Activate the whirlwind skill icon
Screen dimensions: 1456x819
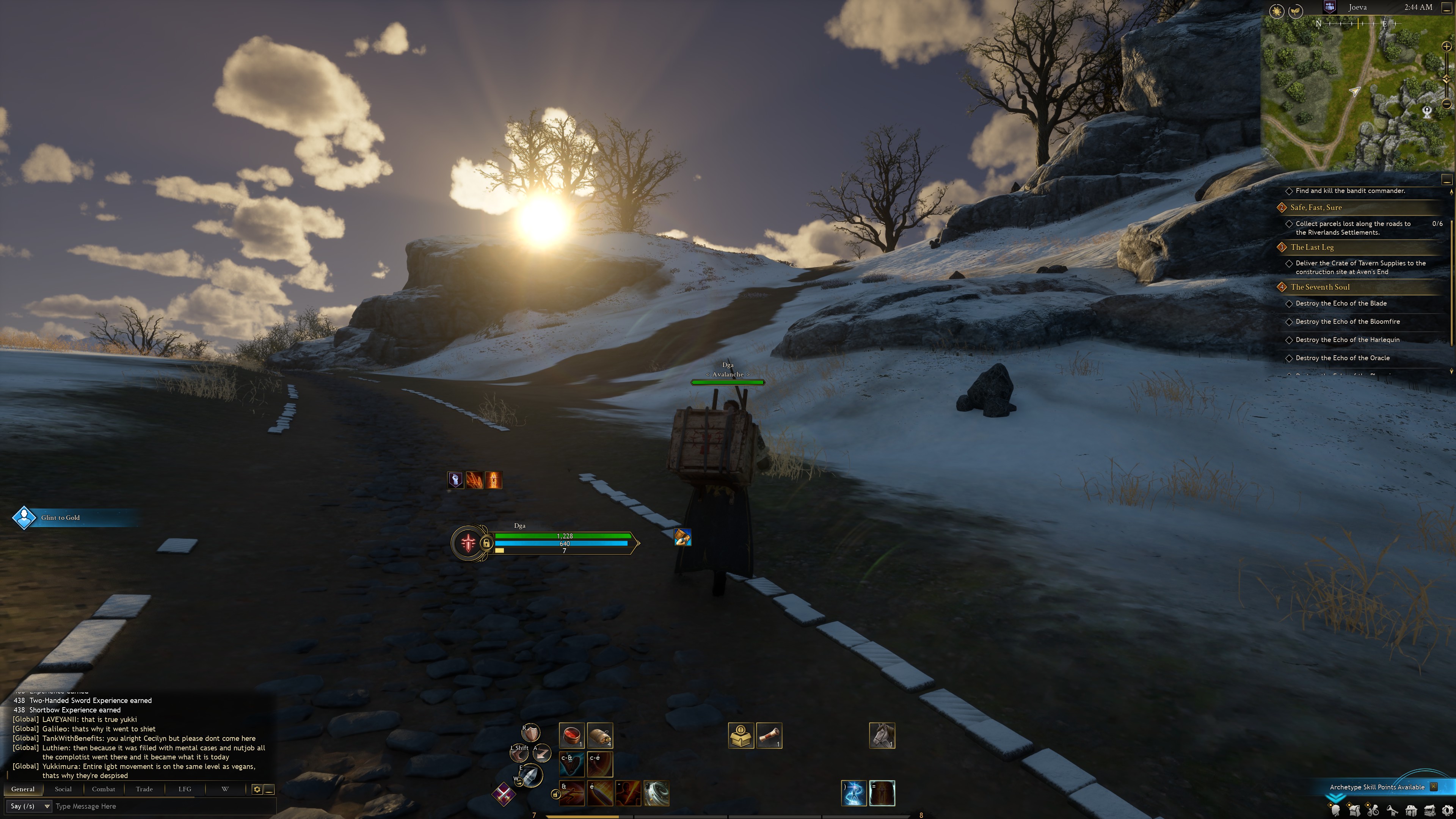[x=656, y=793]
